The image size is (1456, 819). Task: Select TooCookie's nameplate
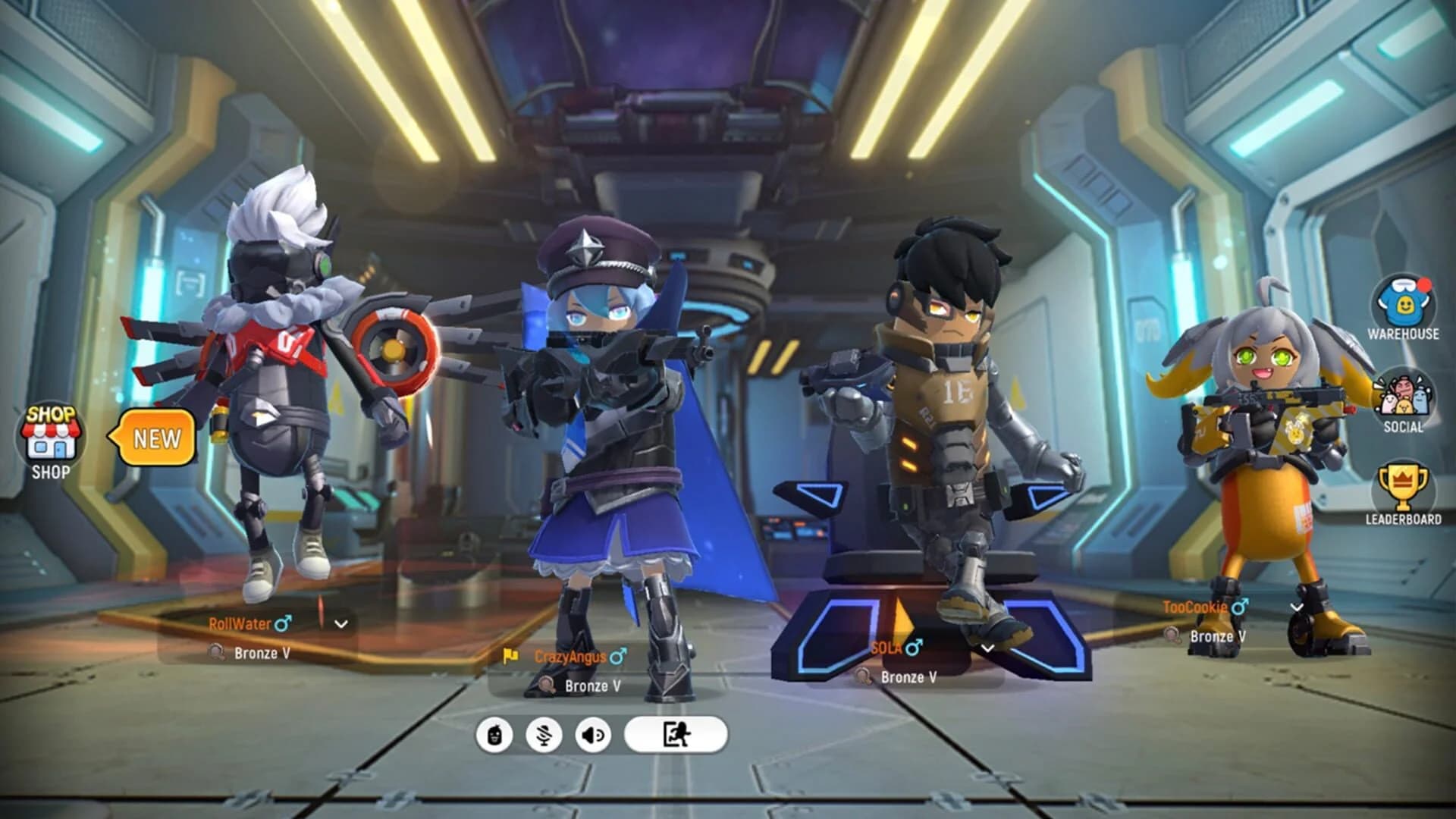1195,607
